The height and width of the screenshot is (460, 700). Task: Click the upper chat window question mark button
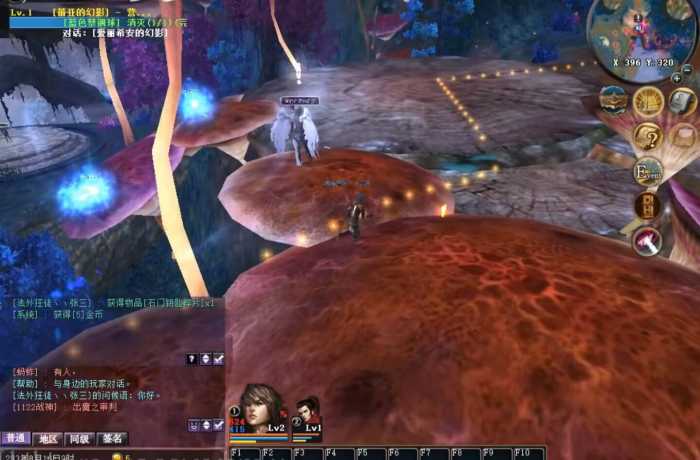click(192, 358)
